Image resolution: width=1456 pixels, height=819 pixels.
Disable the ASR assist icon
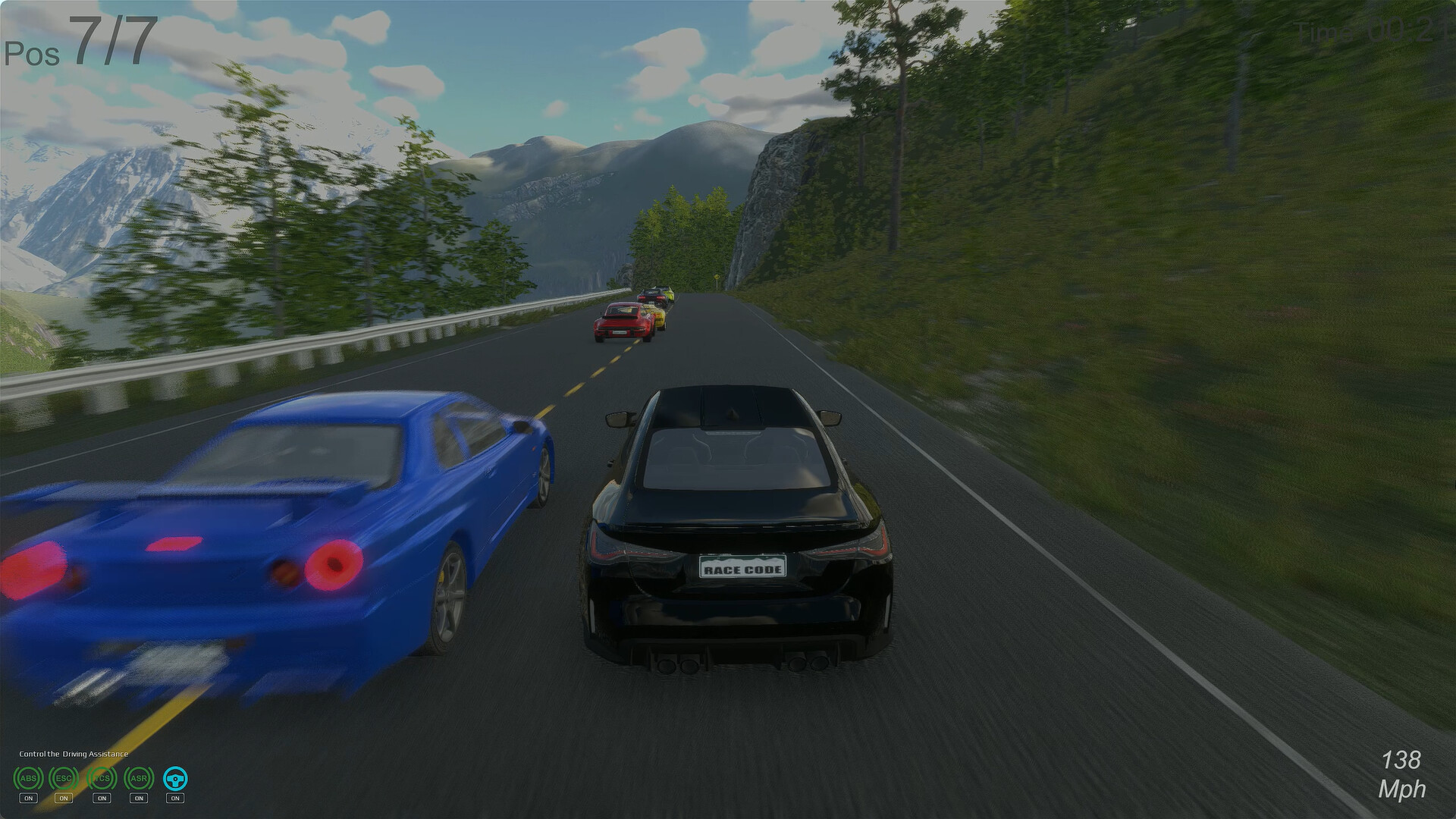click(x=138, y=778)
